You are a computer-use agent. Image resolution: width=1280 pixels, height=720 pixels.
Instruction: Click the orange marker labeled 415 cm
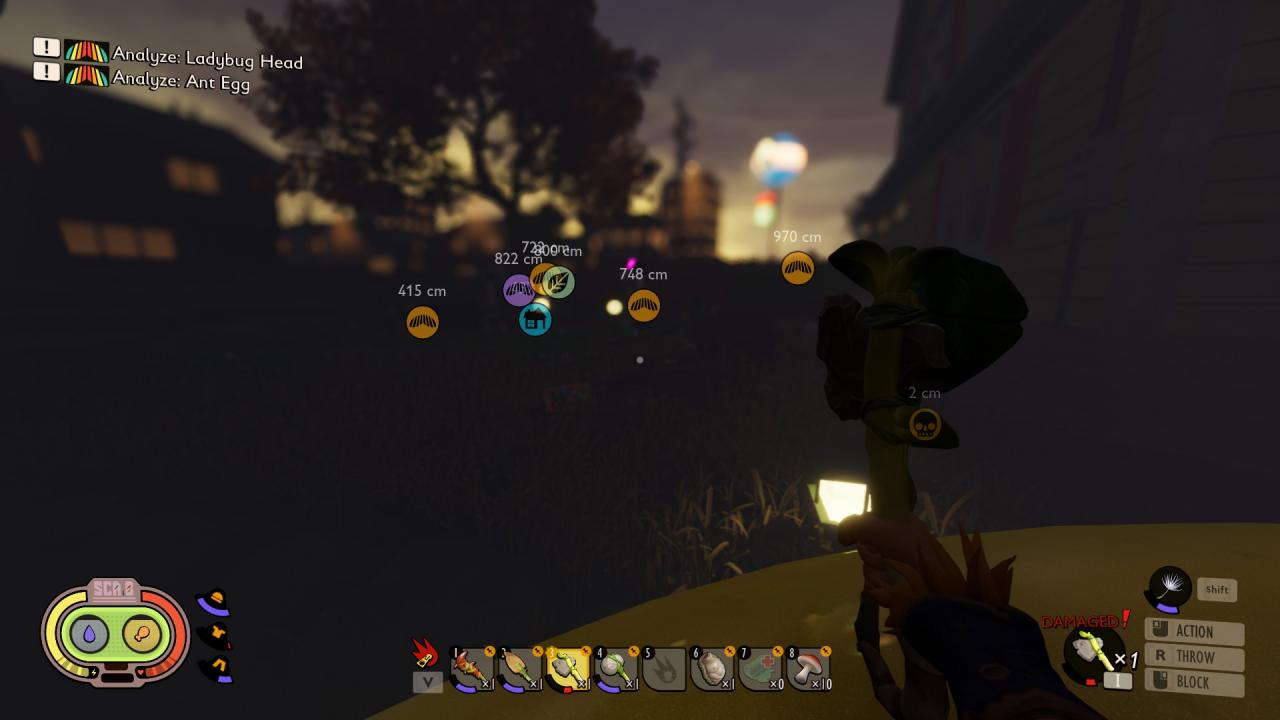[x=422, y=322]
